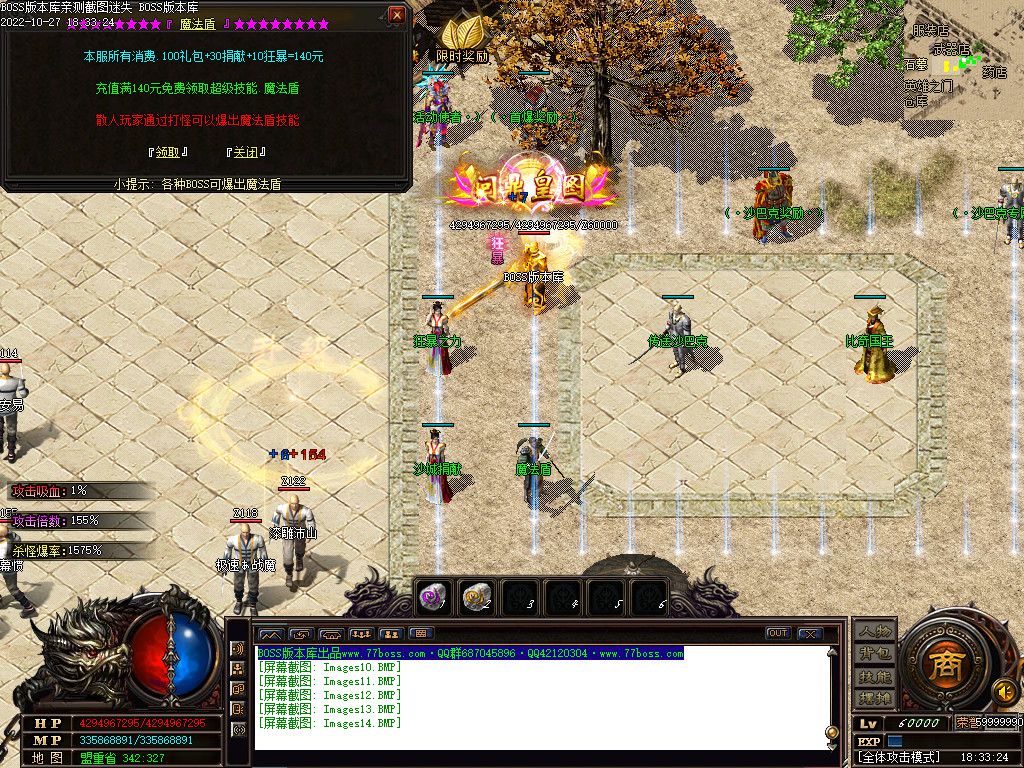
Task: Toggle the sound speaker icon
Action: (x=1004, y=690)
